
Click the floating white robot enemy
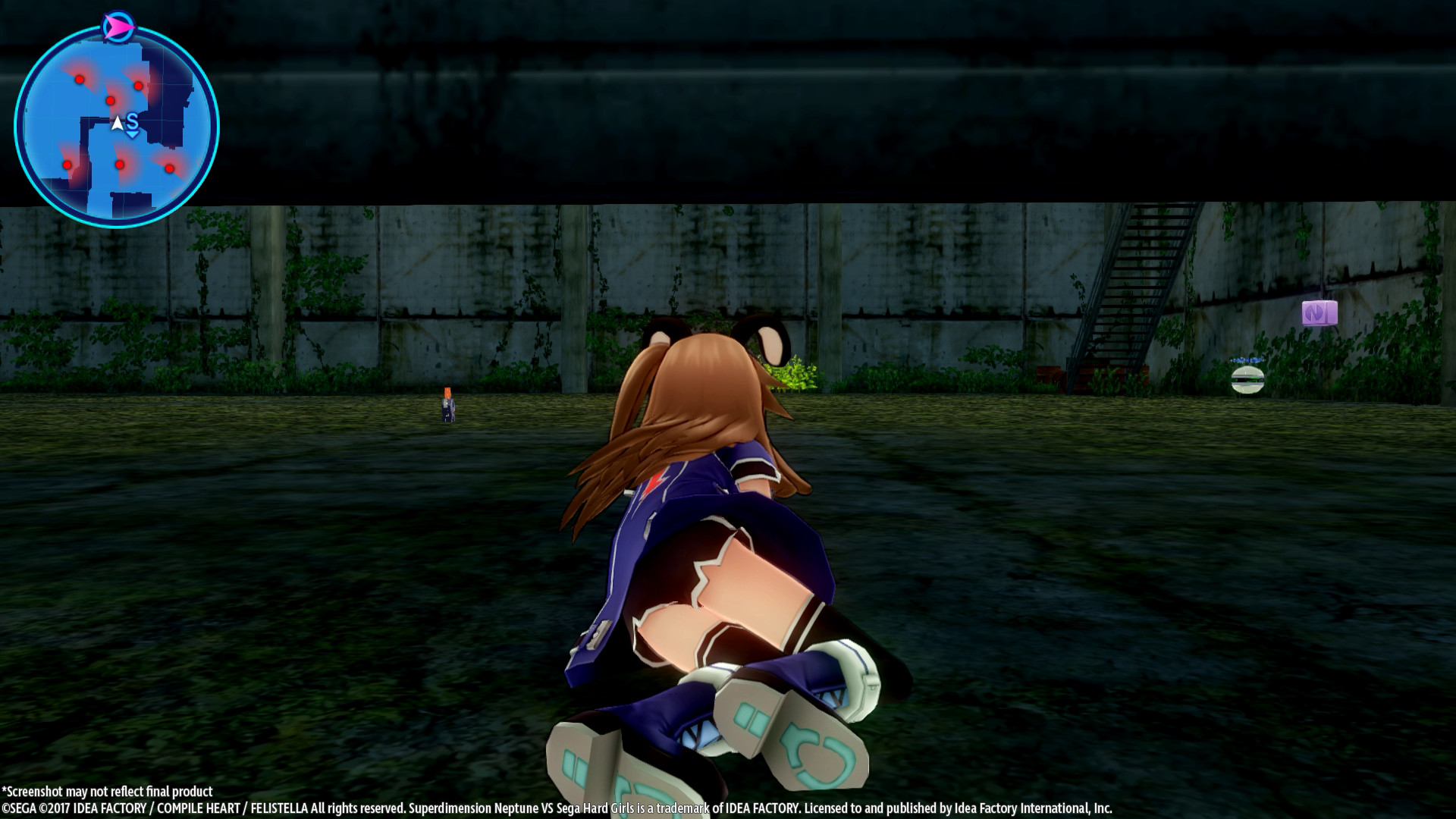pos(1247,380)
